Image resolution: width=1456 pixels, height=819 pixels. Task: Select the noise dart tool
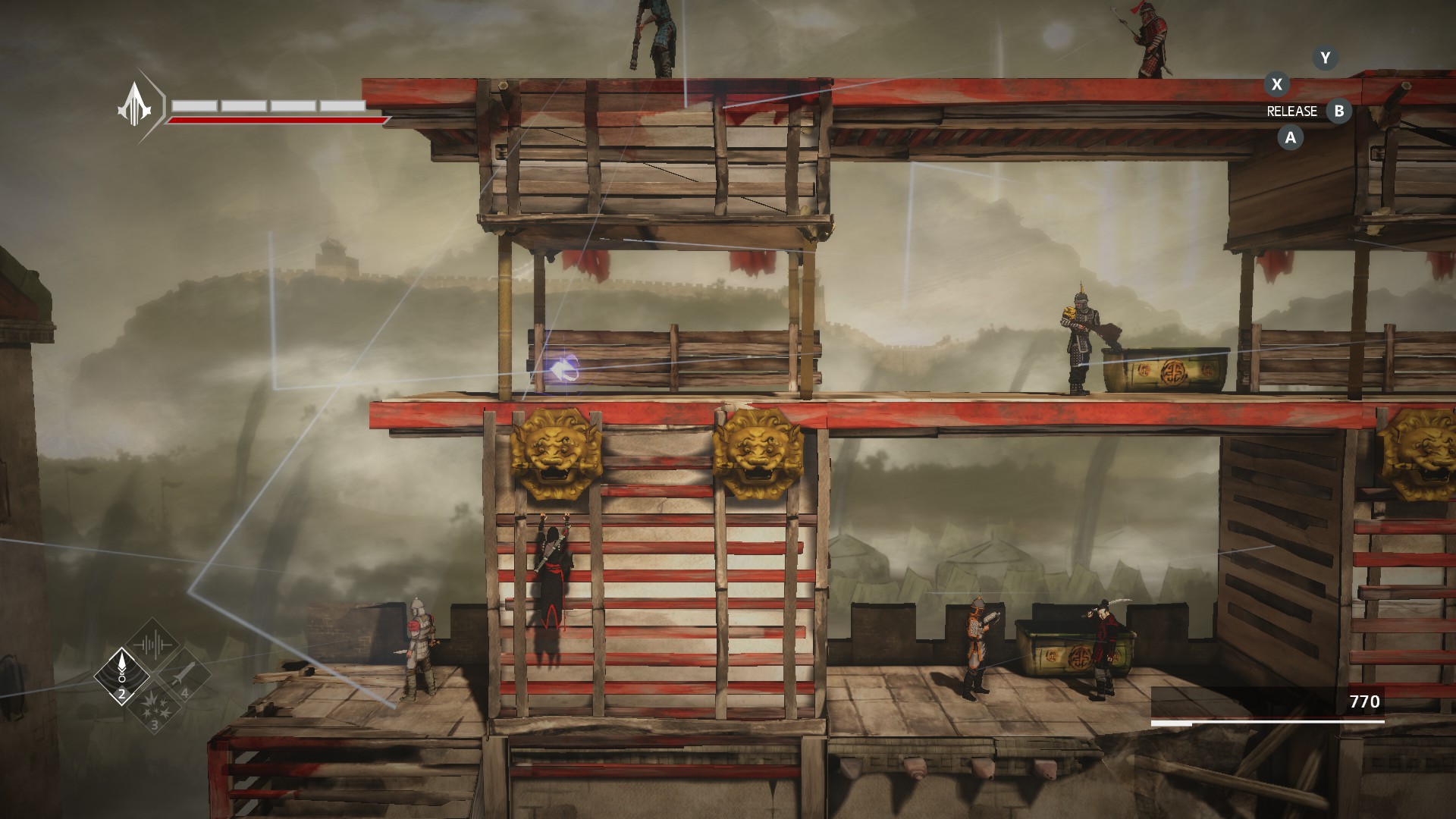point(121,674)
